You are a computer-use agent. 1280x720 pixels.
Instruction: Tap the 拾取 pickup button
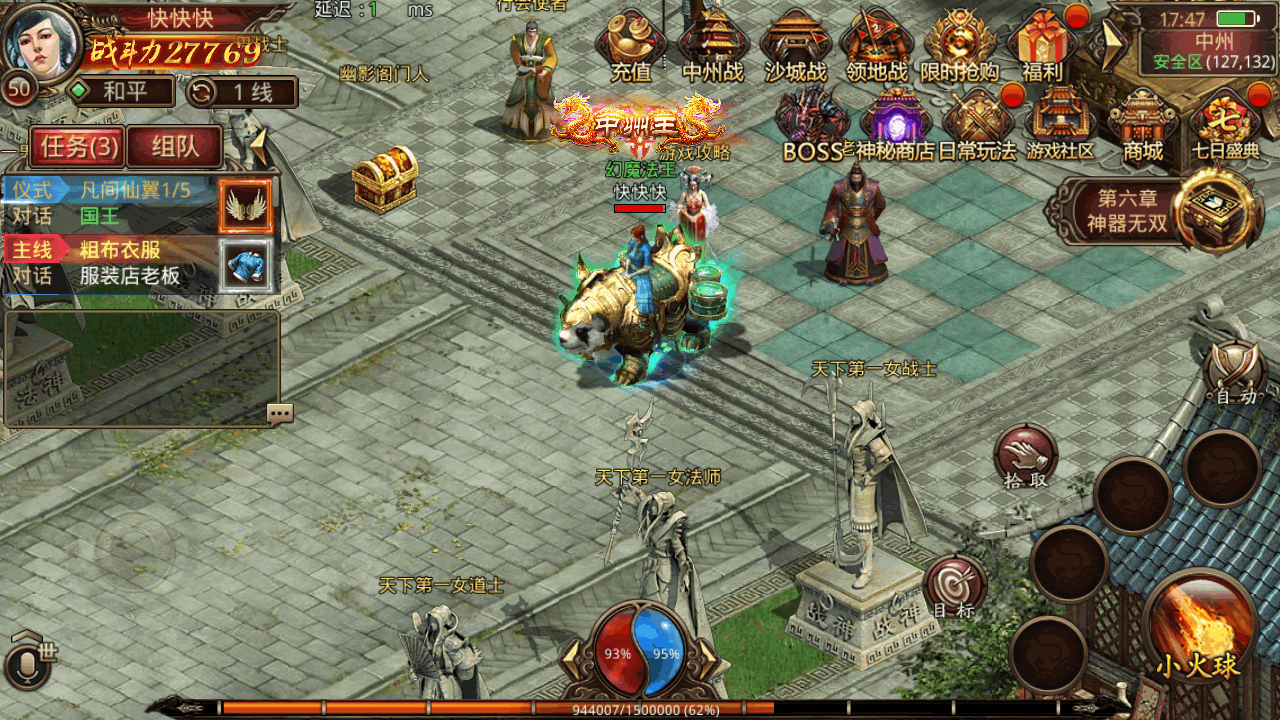pyautogui.click(x=1025, y=456)
